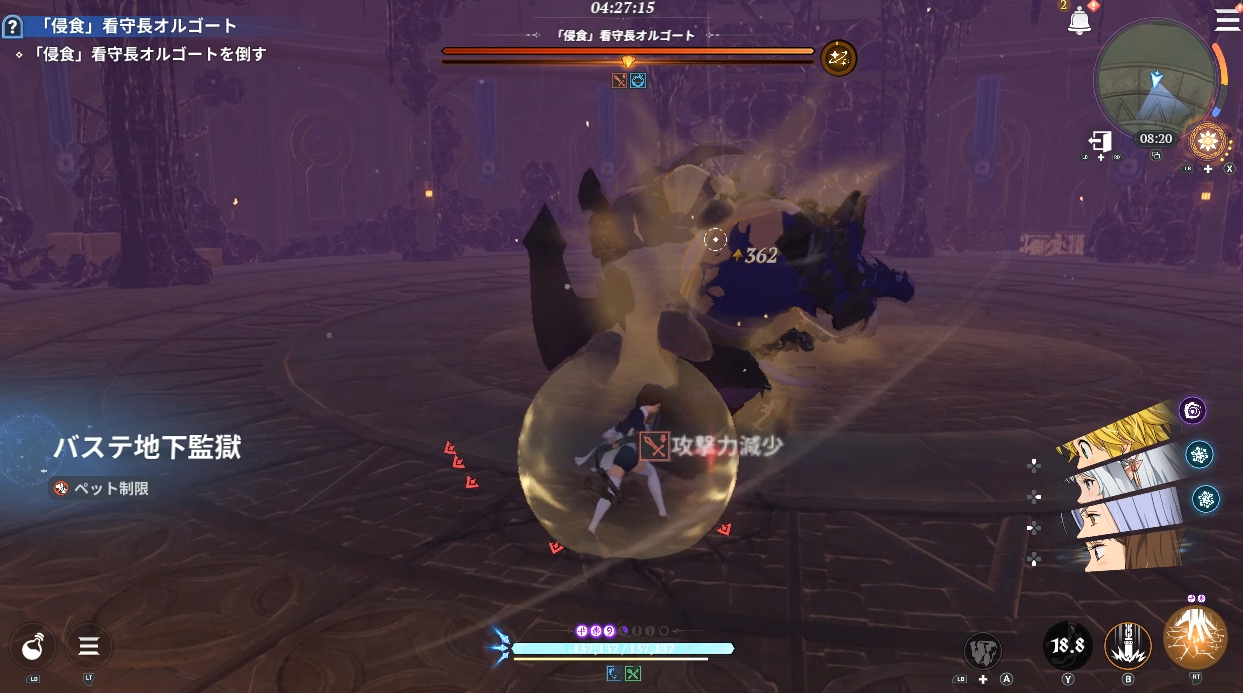1243x693 pixels.
Task: Click the circular minimap
Action: pos(1157,82)
